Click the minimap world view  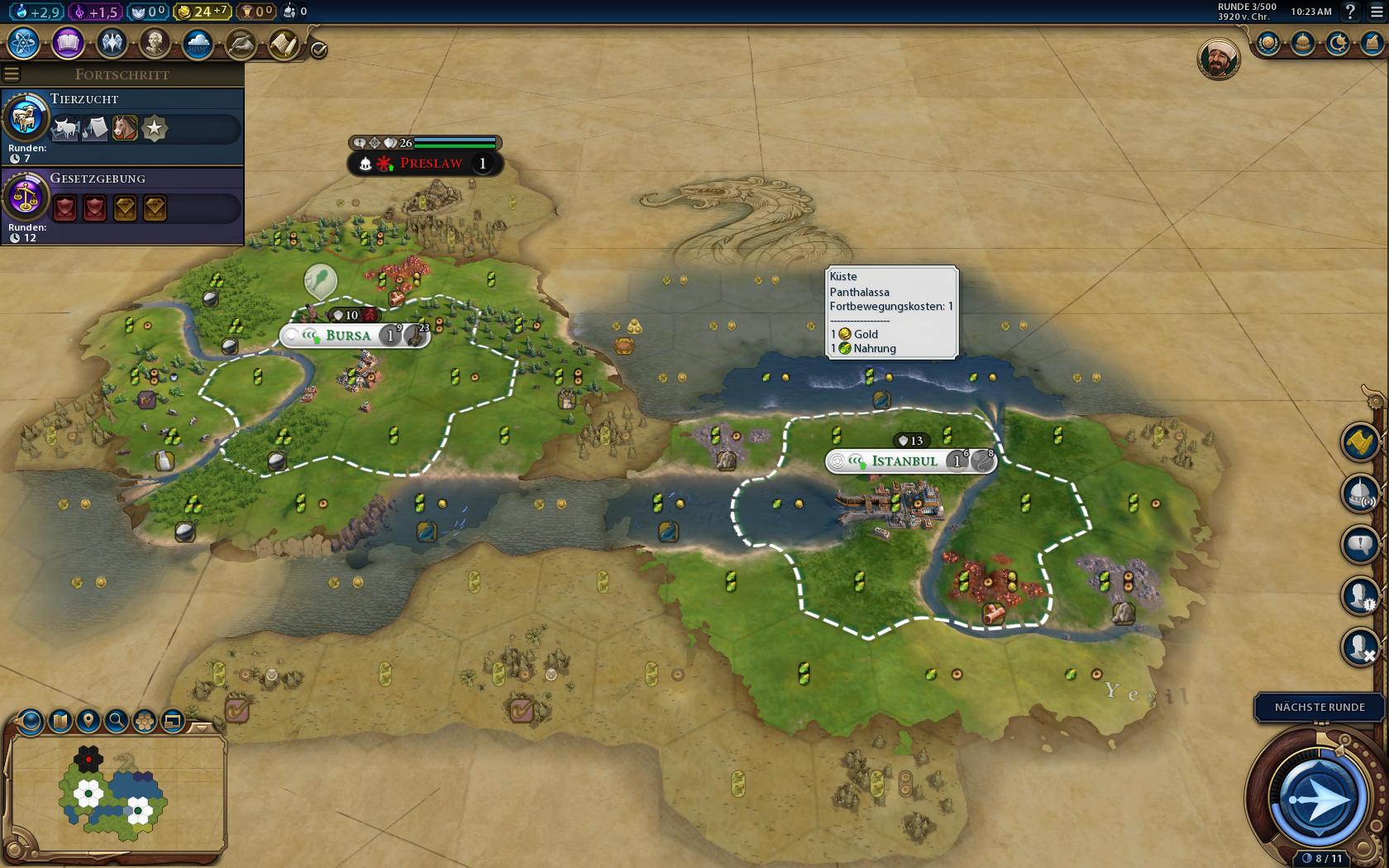pyautogui.click(x=116, y=794)
